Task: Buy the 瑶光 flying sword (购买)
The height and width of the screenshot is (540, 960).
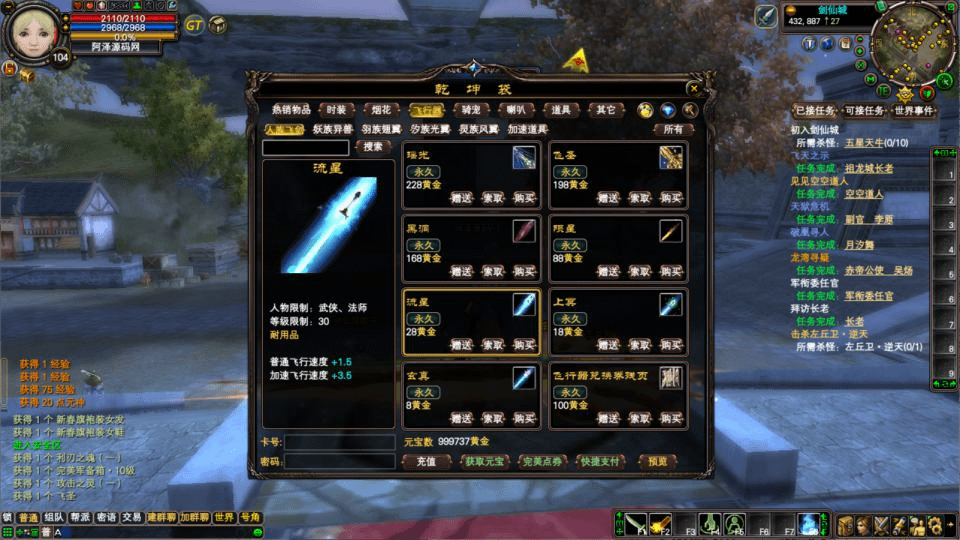Action: (x=525, y=198)
